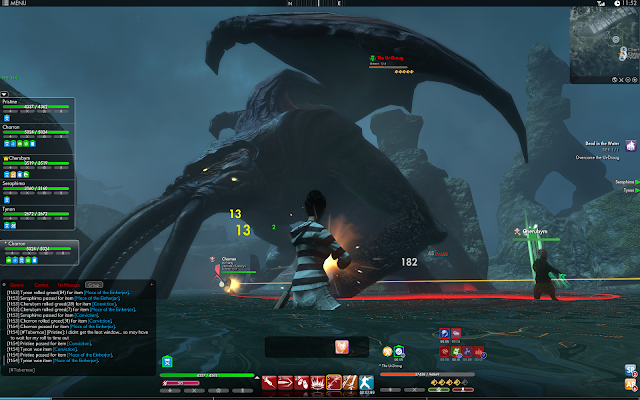640x400 pixels.
Task: Open the Tell Messages chat tab
Action: [68, 285]
